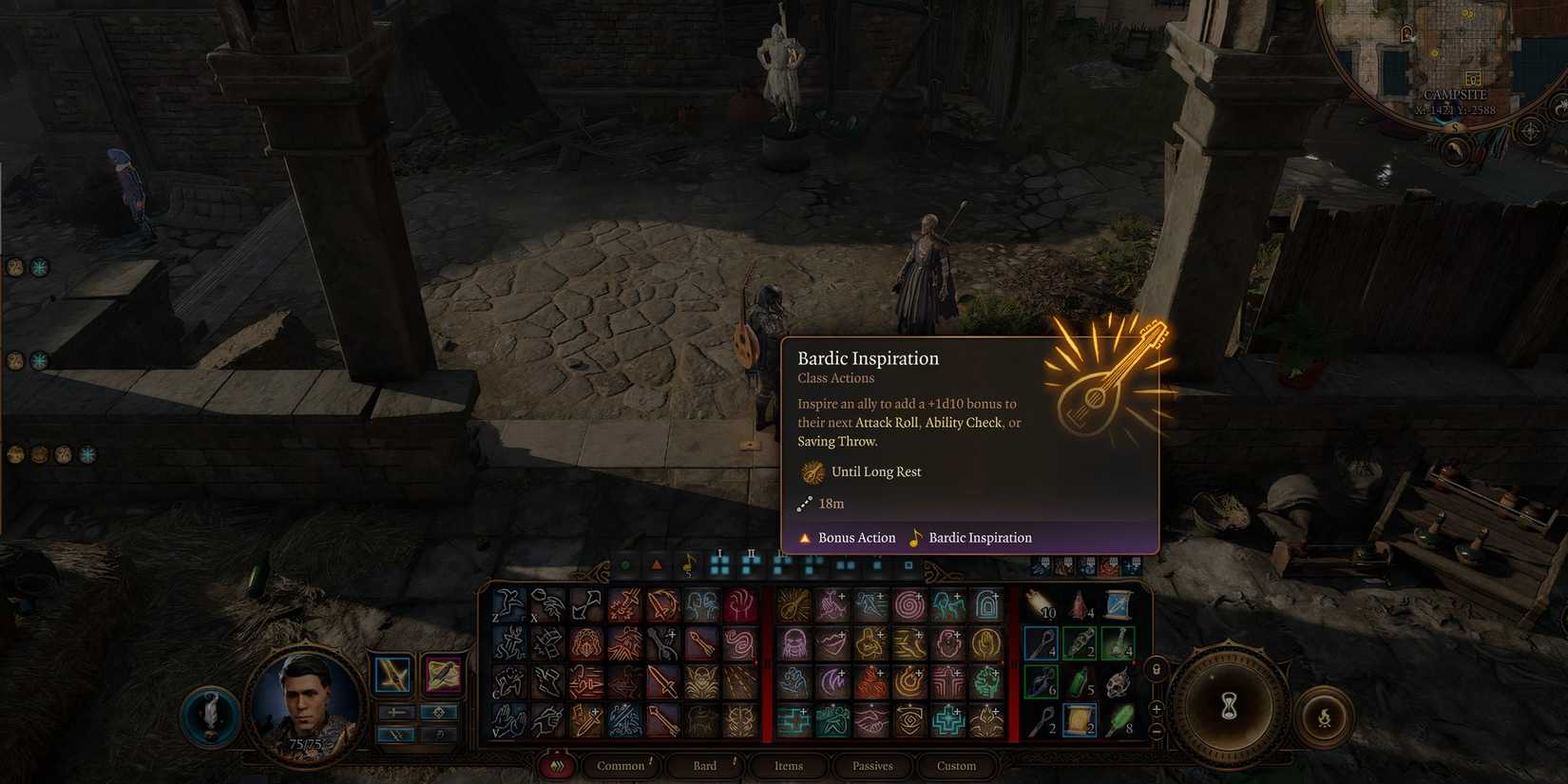1568x784 pixels.
Task: Click the pink ranged weapon slot near portrait
Action: coord(442,675)
